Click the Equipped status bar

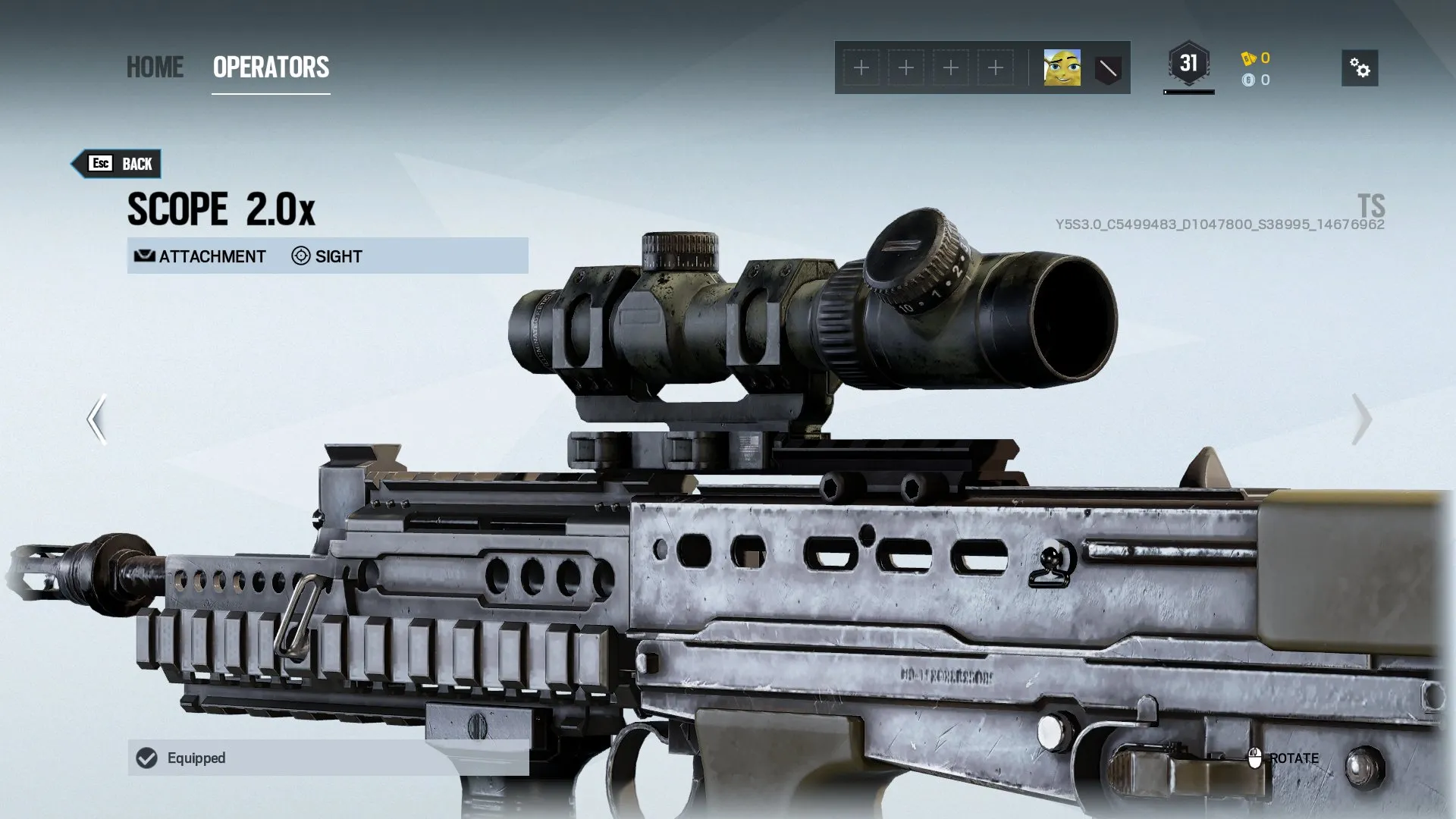pos(328,758)
